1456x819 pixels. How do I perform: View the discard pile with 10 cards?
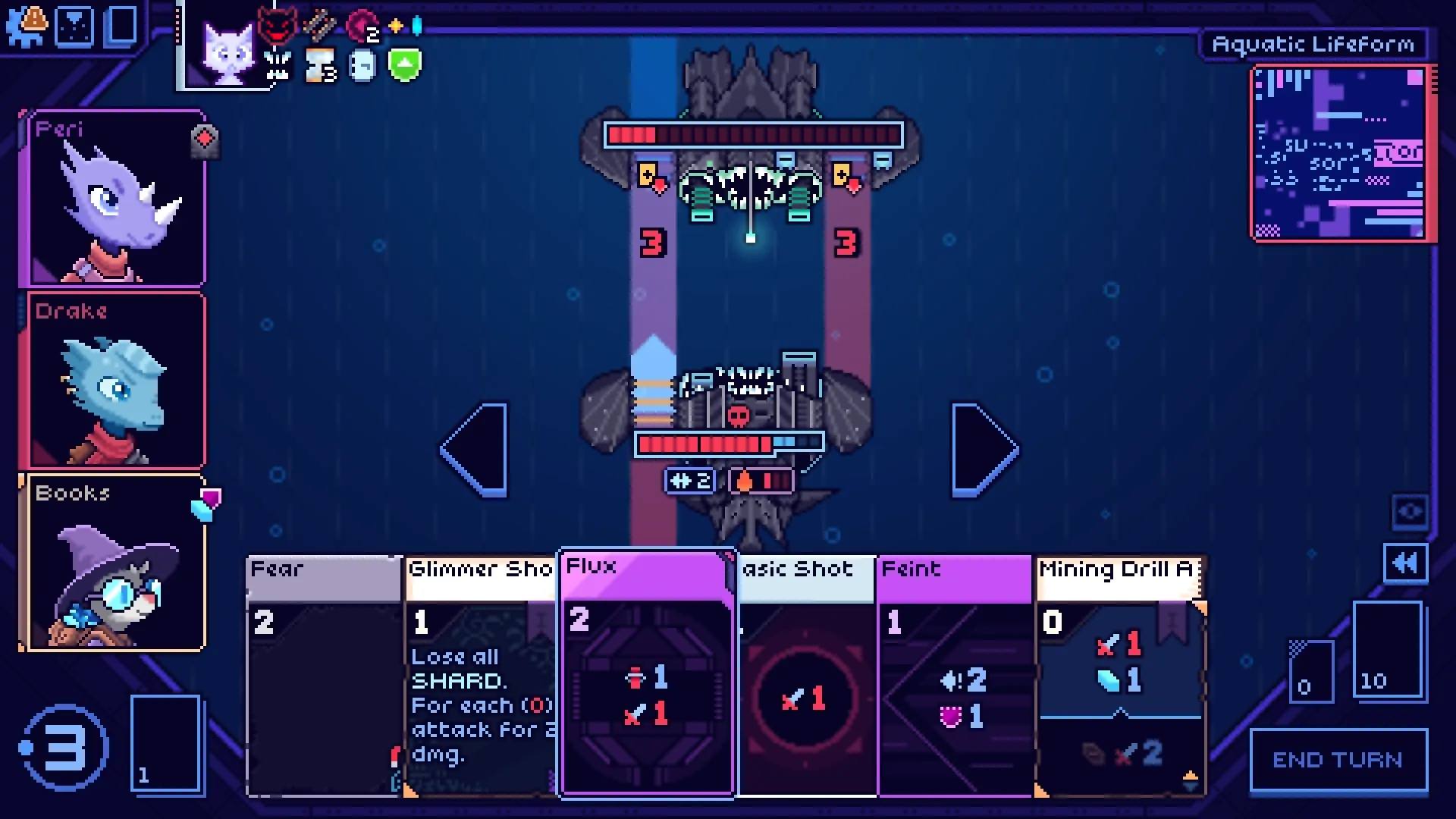pyautogui.click(x=1387, y=650)
